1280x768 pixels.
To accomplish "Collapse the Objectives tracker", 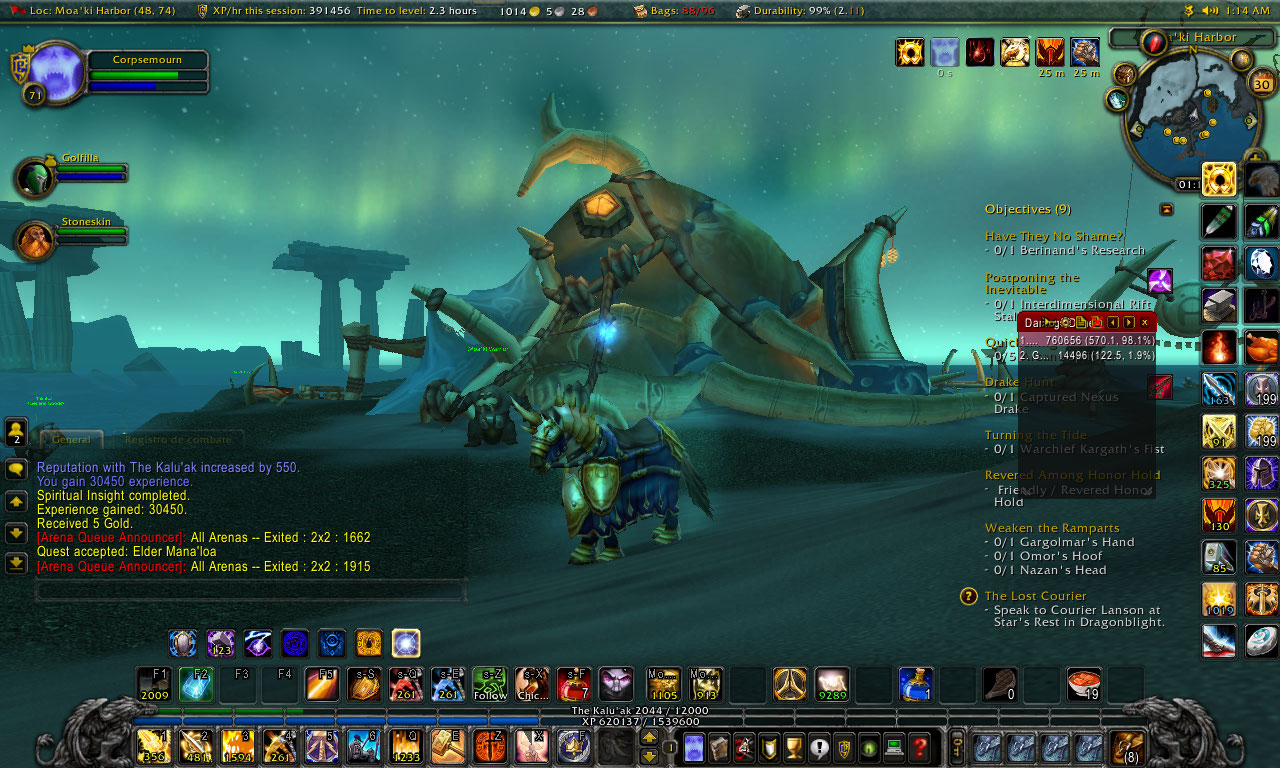I will pyautogui.click(x=1166, y=209).
